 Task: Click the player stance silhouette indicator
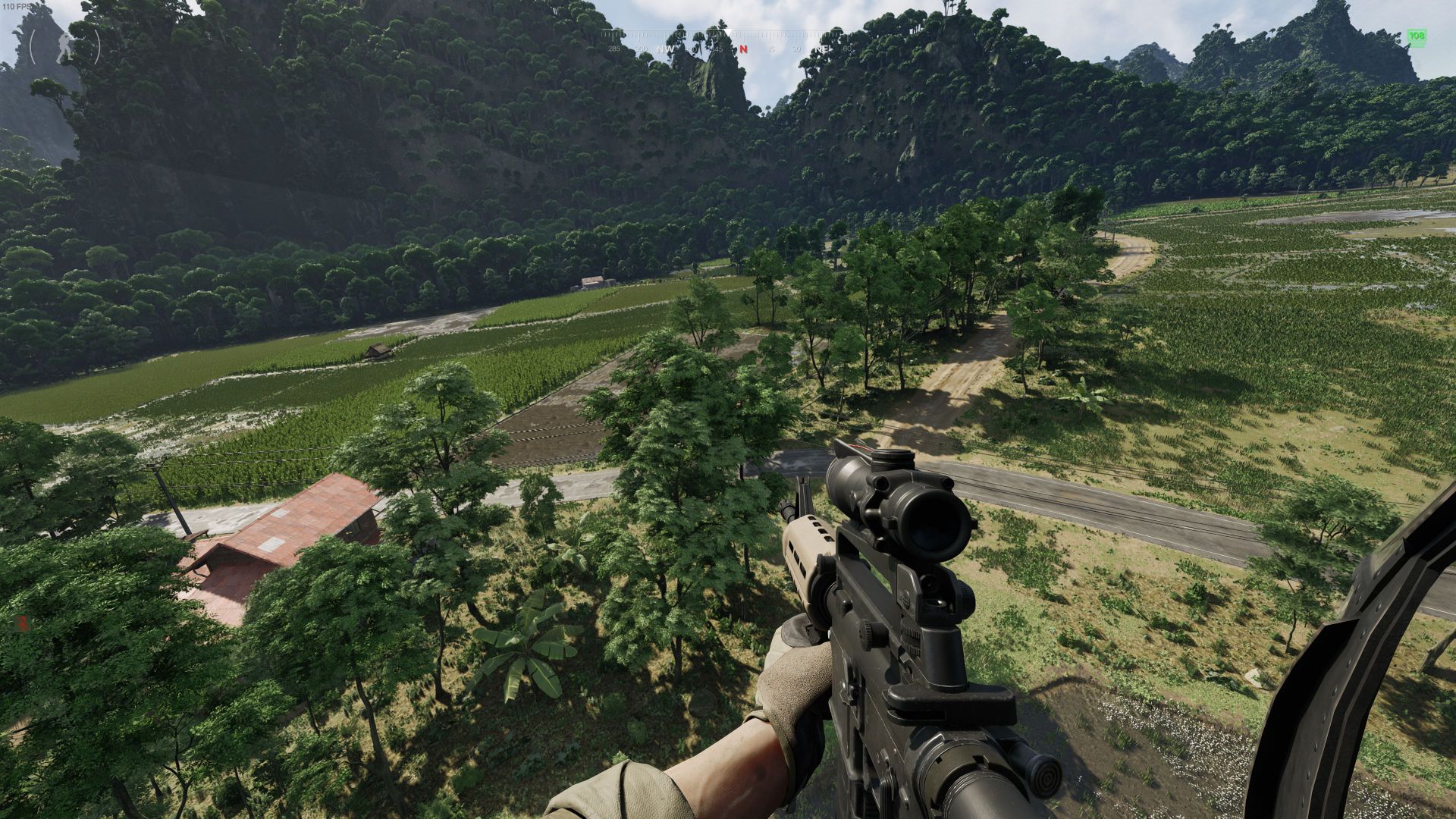64,45
